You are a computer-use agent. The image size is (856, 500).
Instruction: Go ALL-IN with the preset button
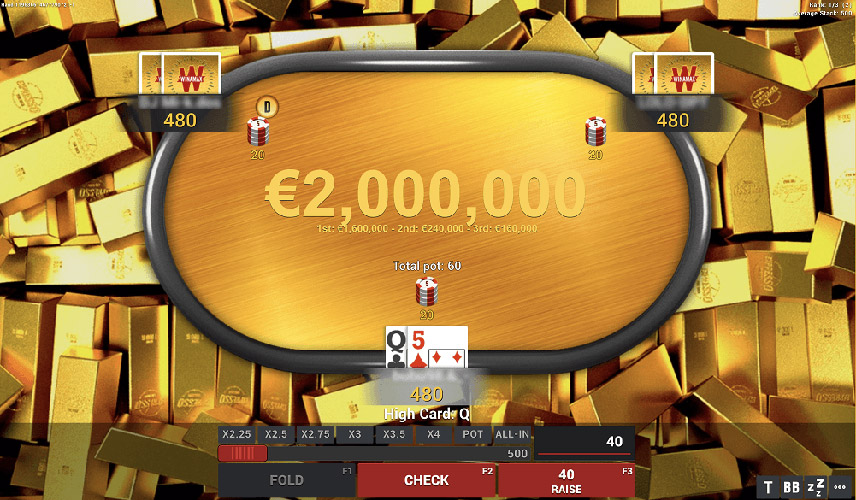[x=513, y=435]
